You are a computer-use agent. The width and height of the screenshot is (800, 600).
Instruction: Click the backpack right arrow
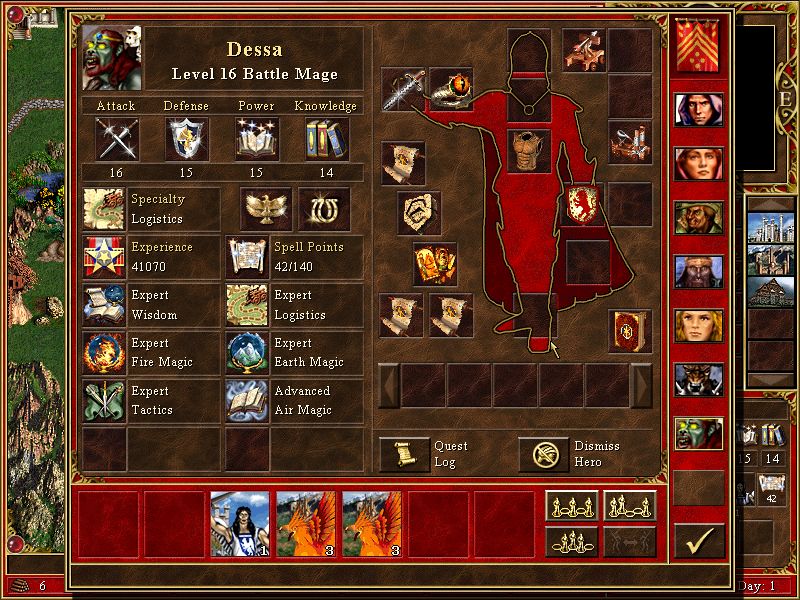(642, 385)
